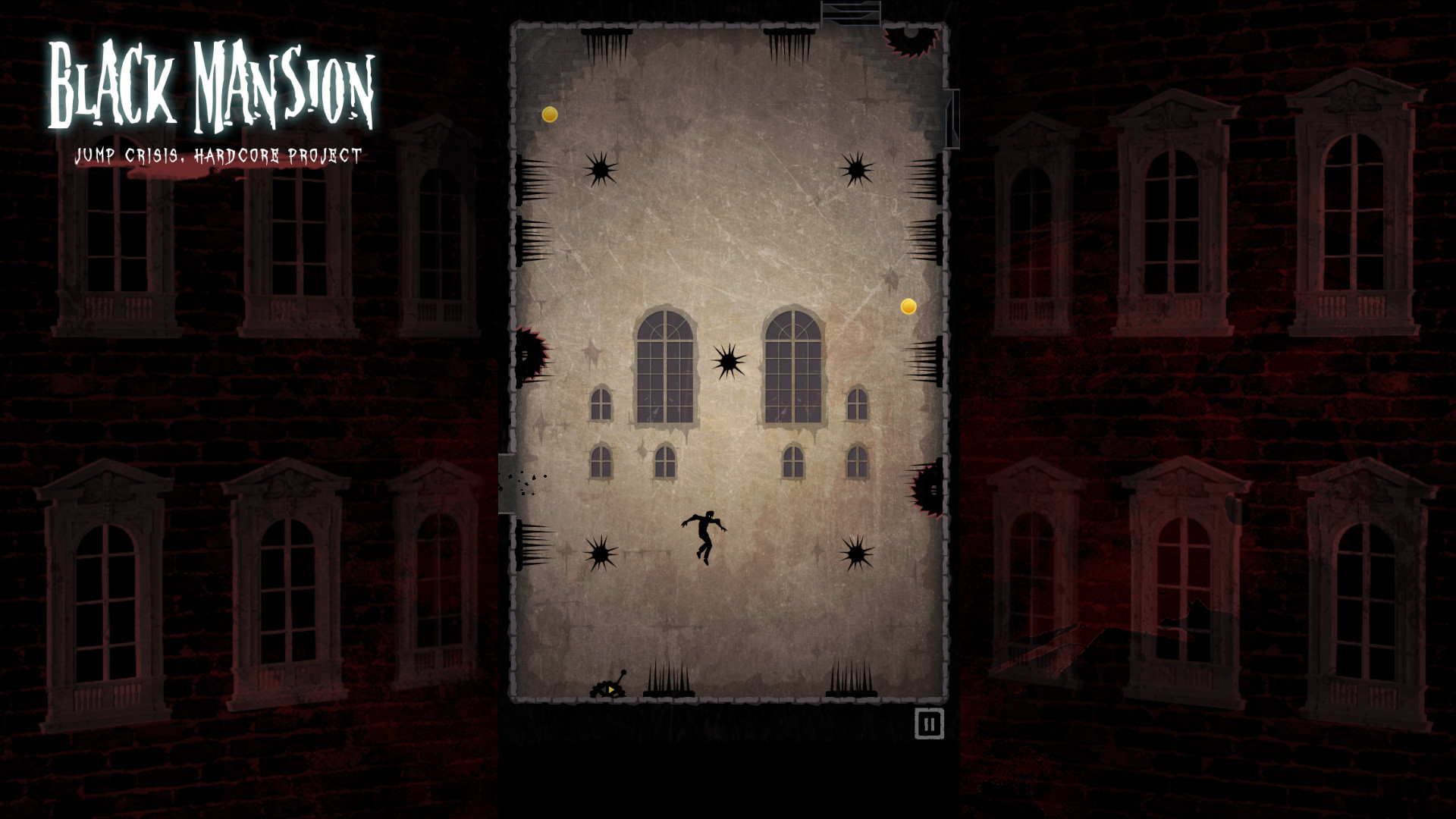The height and width of the screenshot is (819, 1456).
Task: Select the yellow coin on the right wall
Action: (x=907, y=307)
